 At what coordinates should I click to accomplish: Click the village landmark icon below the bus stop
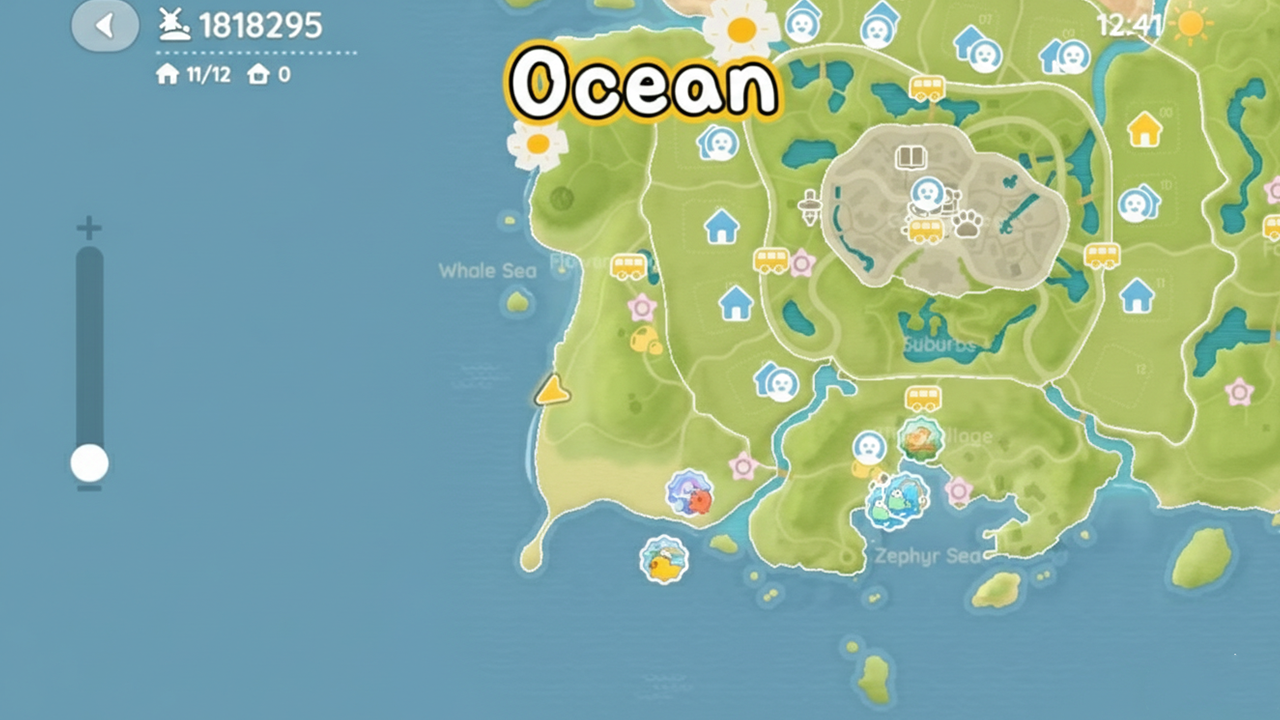pyautogui.click(x=921, y=440)
